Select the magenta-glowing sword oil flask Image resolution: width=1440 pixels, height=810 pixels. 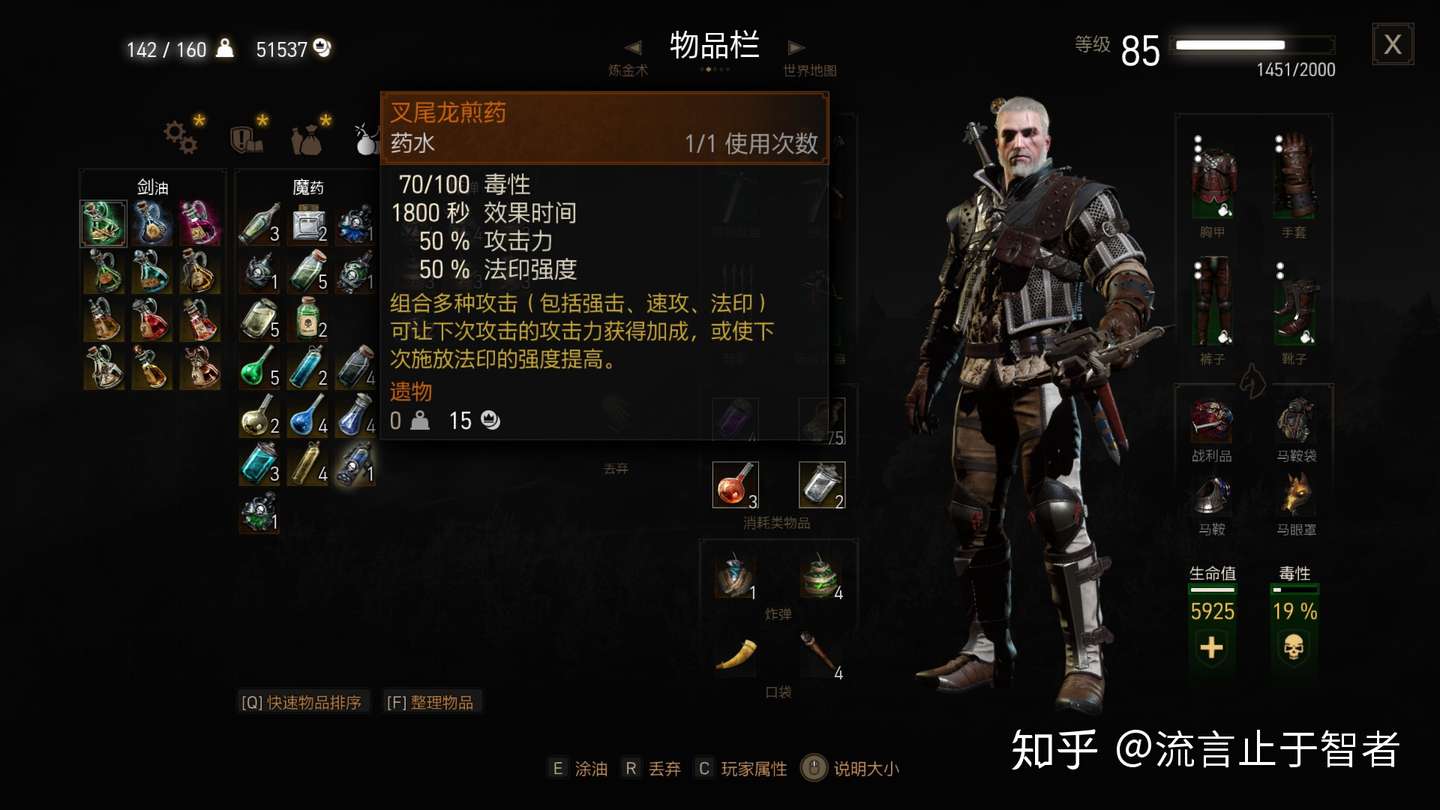tap(199, 223)
